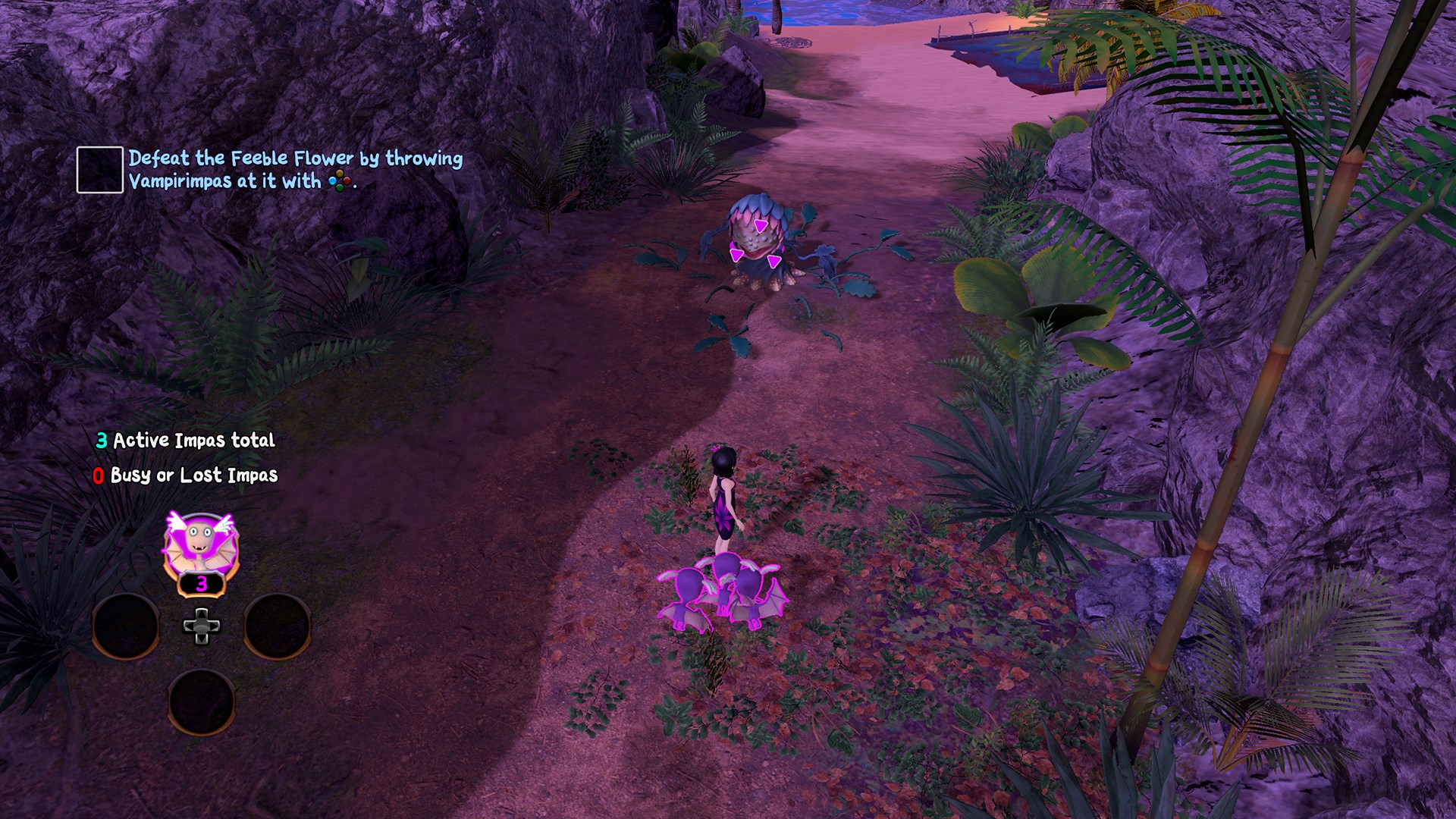Image resolution: width=1456 pixels, height=819 pixels.
Task: Click the Vampirimpa count showing 3
Action: point(201,585)
